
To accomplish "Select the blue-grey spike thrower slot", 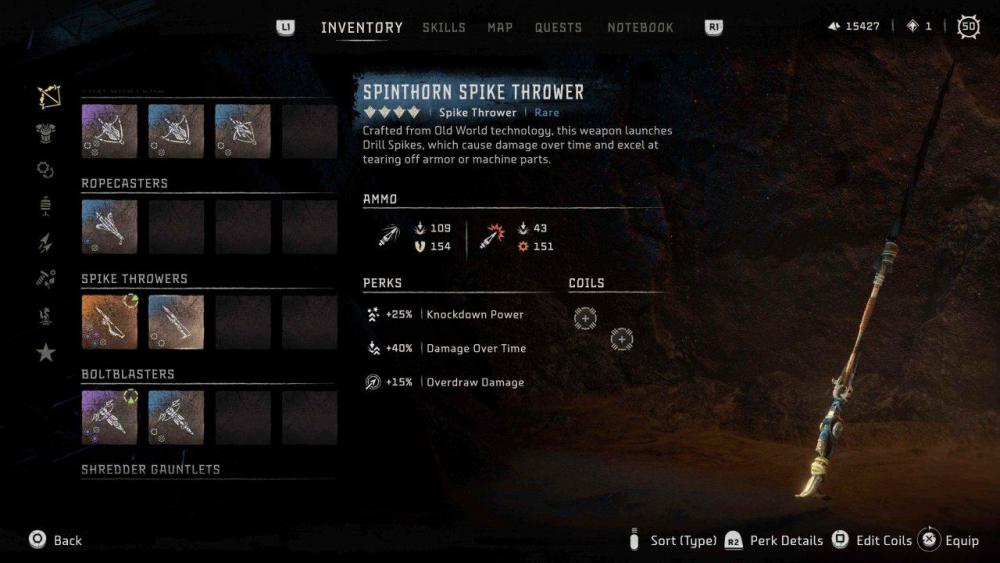I will pyautogui.click(x=176, y=322).
